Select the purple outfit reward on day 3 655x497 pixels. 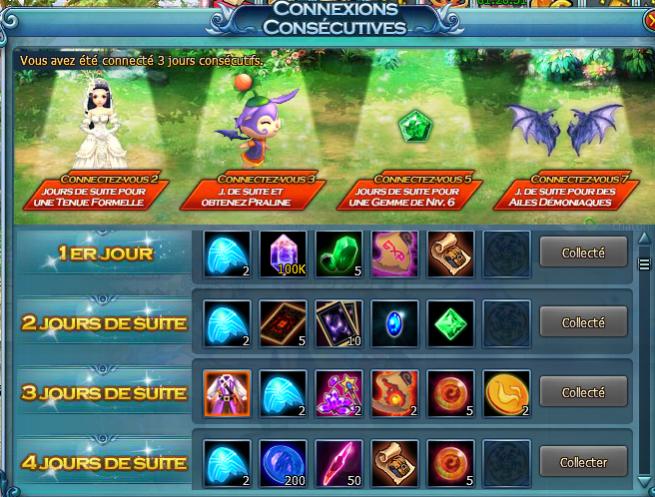click(x=226, y=392)
